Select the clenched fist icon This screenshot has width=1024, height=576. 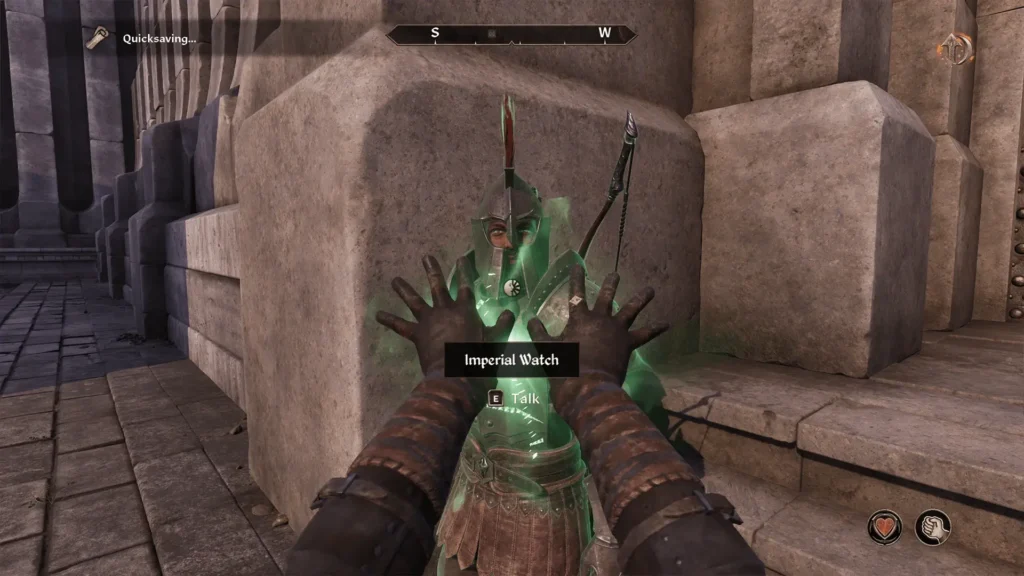tap(933, 527)
